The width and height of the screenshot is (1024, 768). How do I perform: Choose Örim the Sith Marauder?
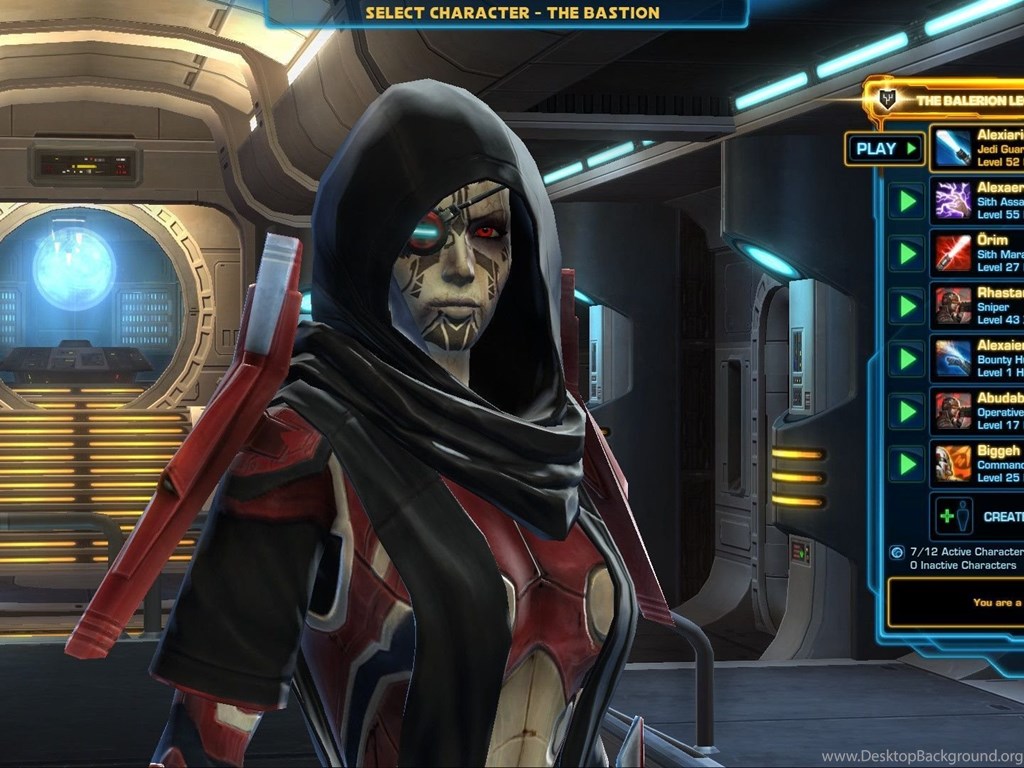pos(977,254)
